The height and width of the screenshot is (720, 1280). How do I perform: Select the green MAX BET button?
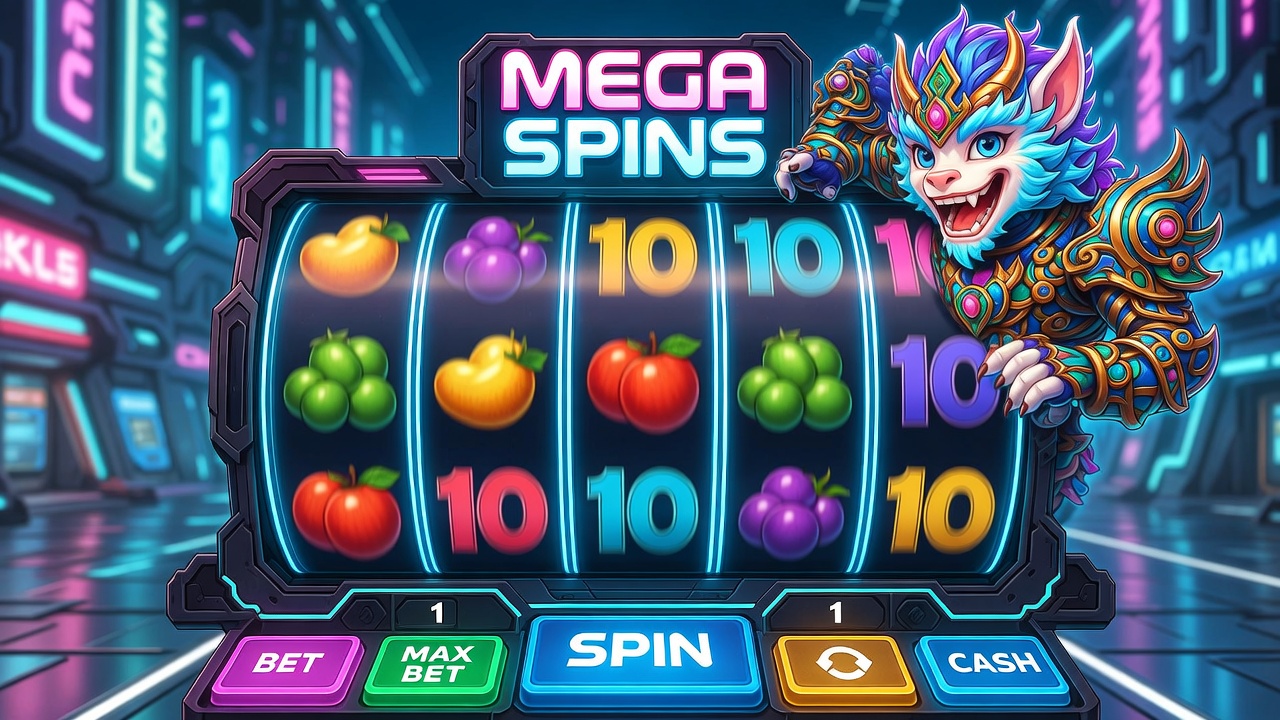click(433, 663)
